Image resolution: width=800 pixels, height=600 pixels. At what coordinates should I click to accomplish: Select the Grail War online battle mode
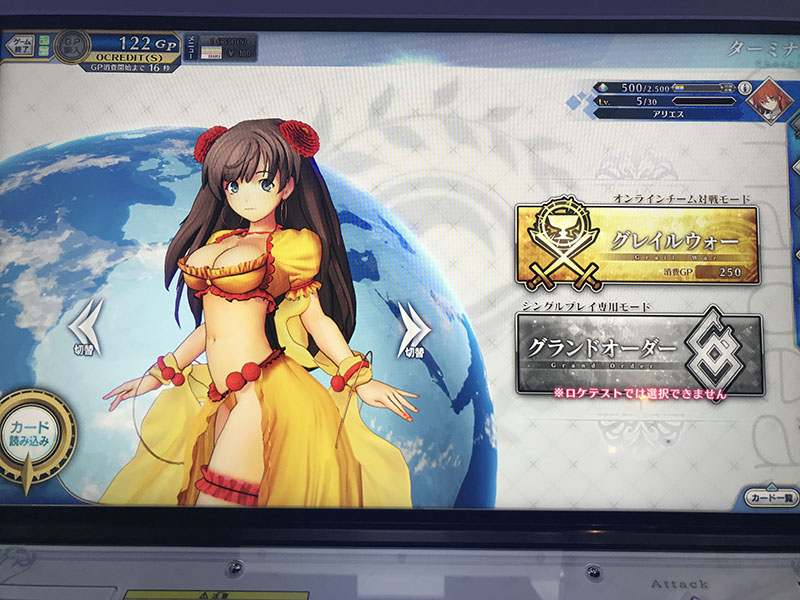click(637, 245)
